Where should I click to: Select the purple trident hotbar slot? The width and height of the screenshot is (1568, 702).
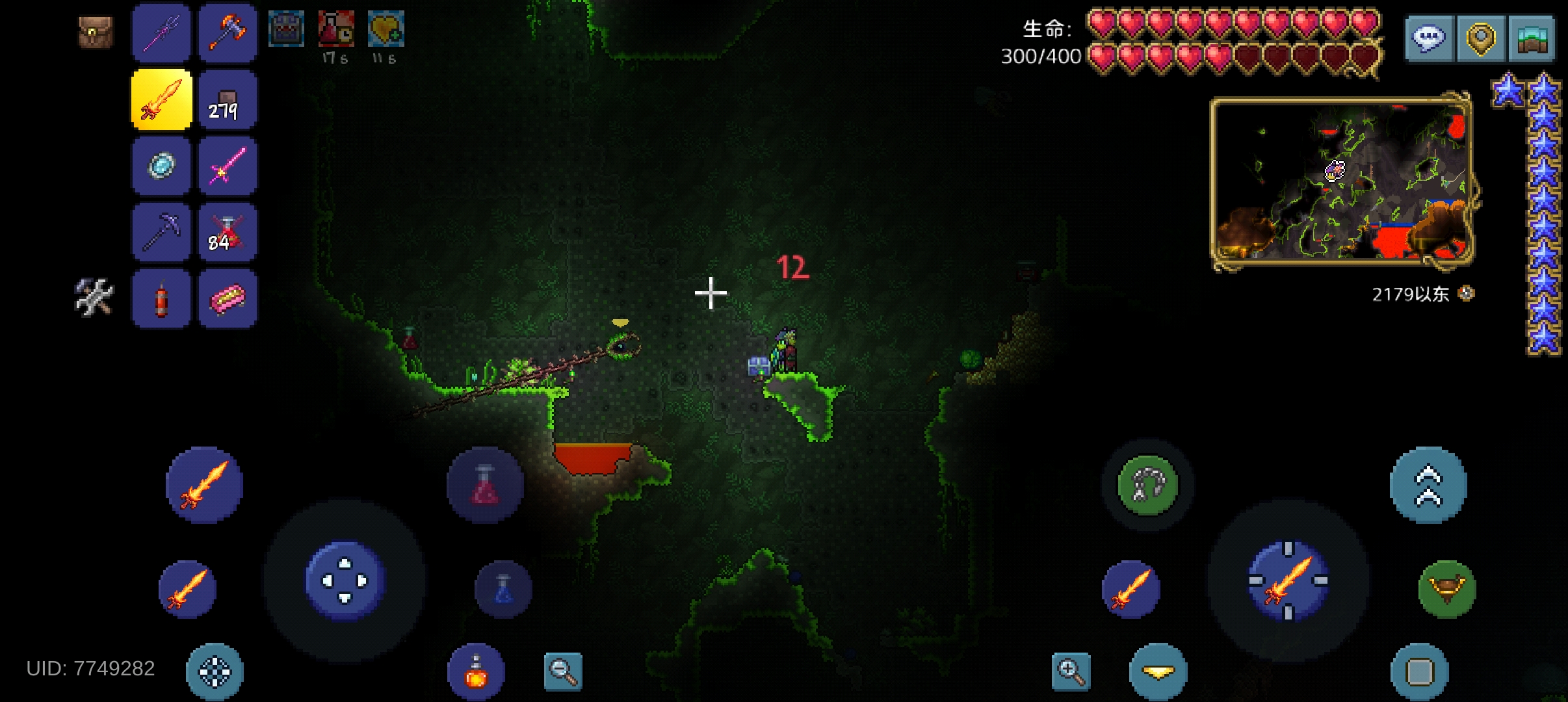click(161, 32)
